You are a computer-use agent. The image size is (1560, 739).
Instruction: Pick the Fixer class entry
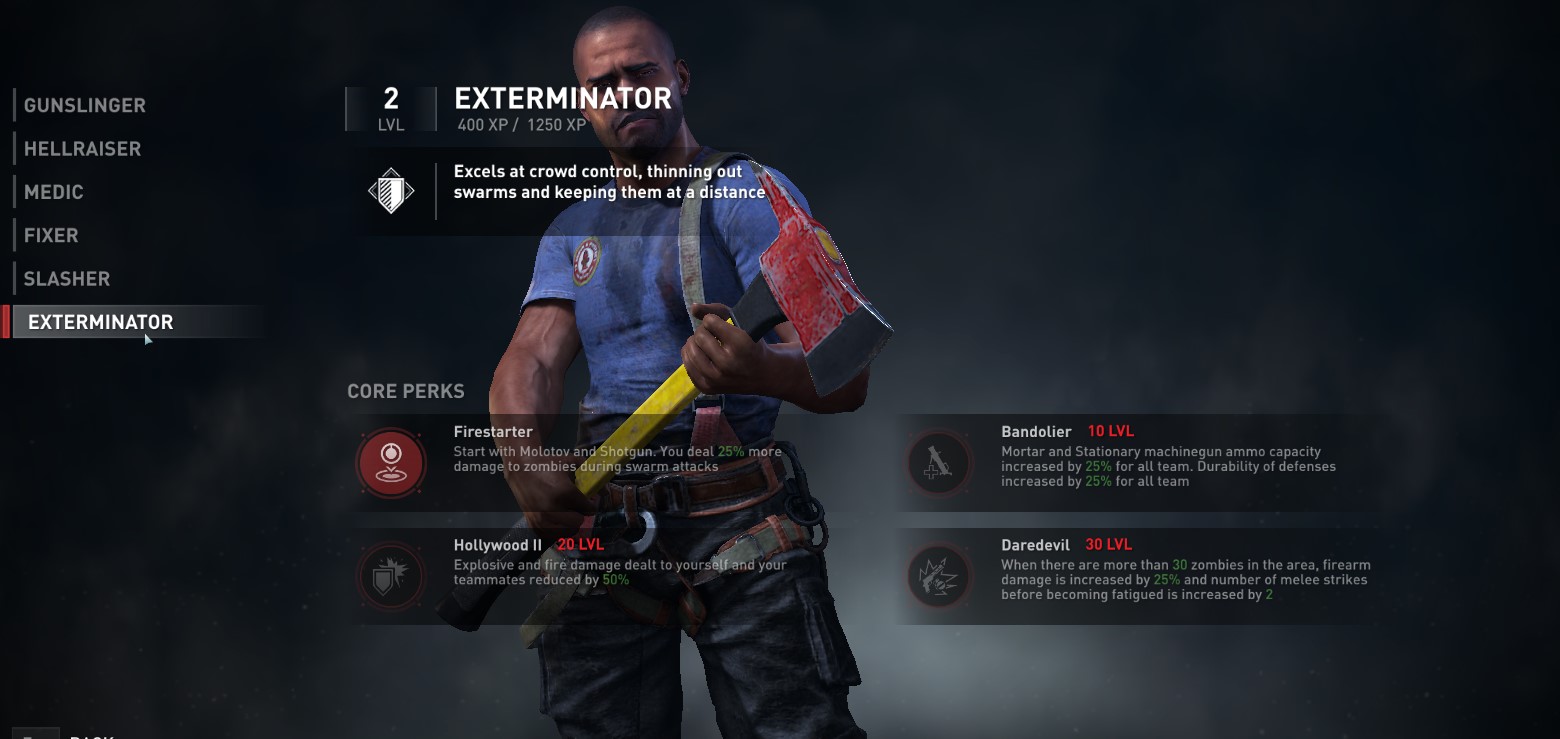(51, 236)
